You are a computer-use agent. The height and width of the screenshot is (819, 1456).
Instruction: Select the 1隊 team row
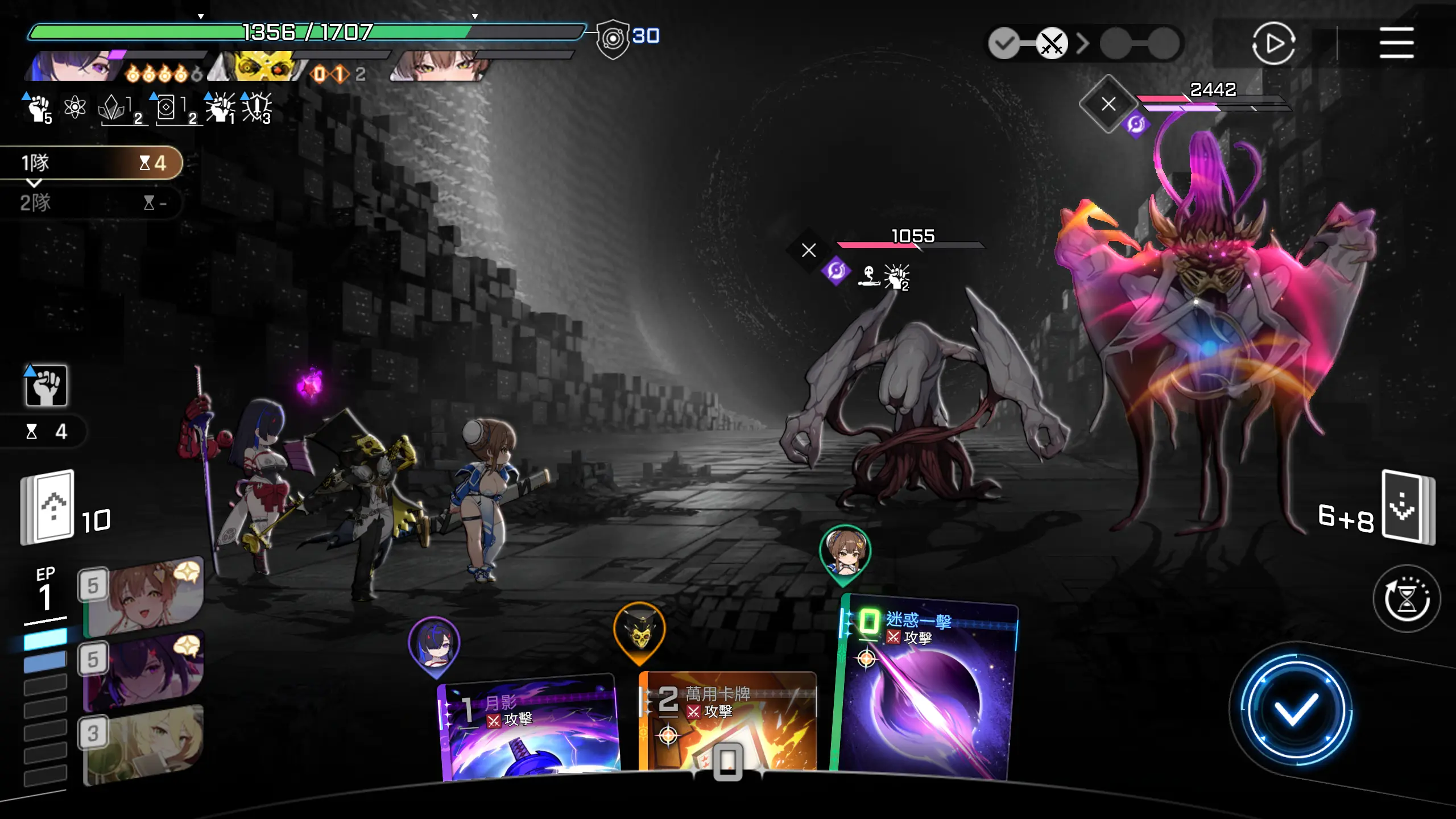pyautogui.click(x=91, y=163)
